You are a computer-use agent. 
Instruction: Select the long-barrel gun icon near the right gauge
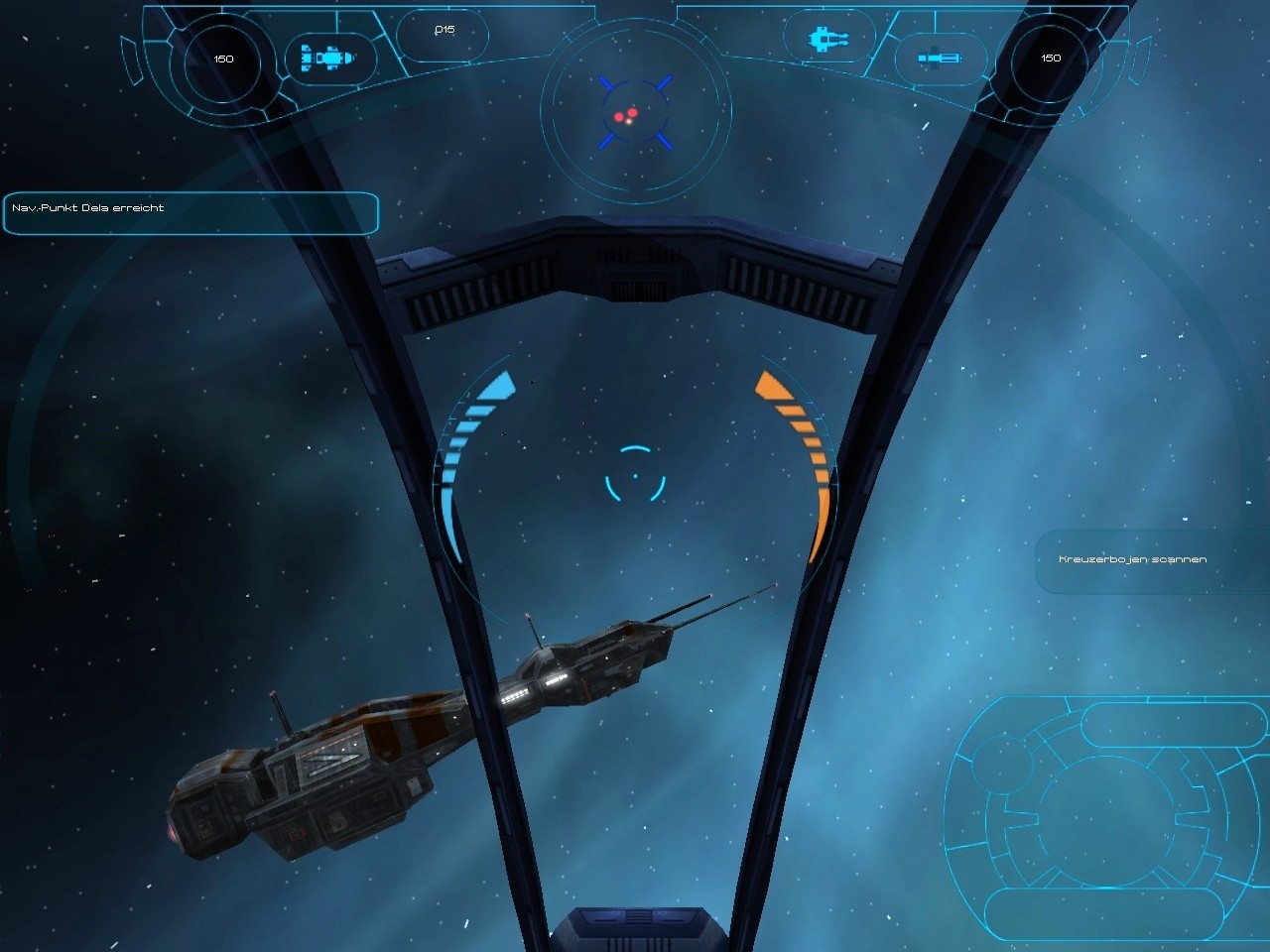coord(941,59)
